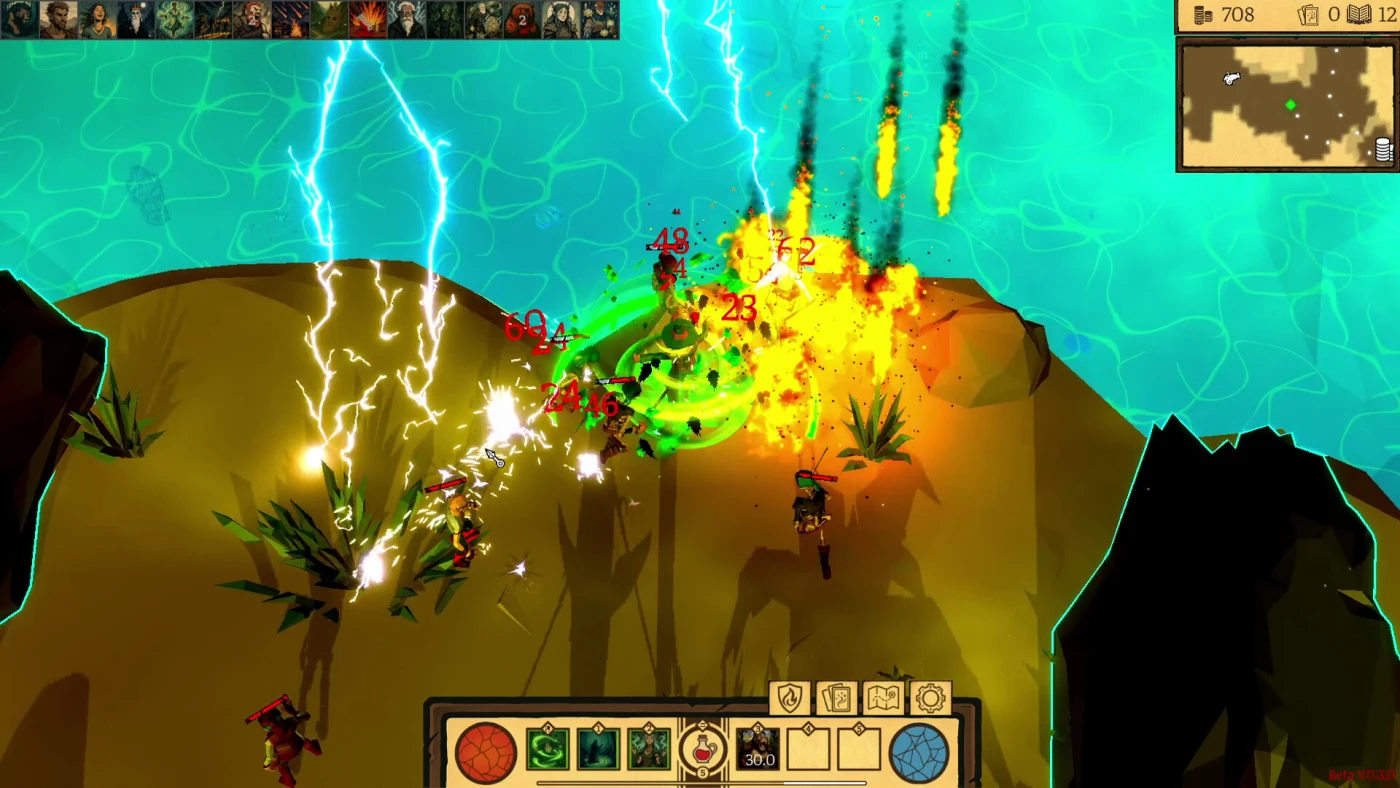Drink the red health potion
This screenshot has height=788, width=1400.
pyautogui.click(x=702, y=750)
